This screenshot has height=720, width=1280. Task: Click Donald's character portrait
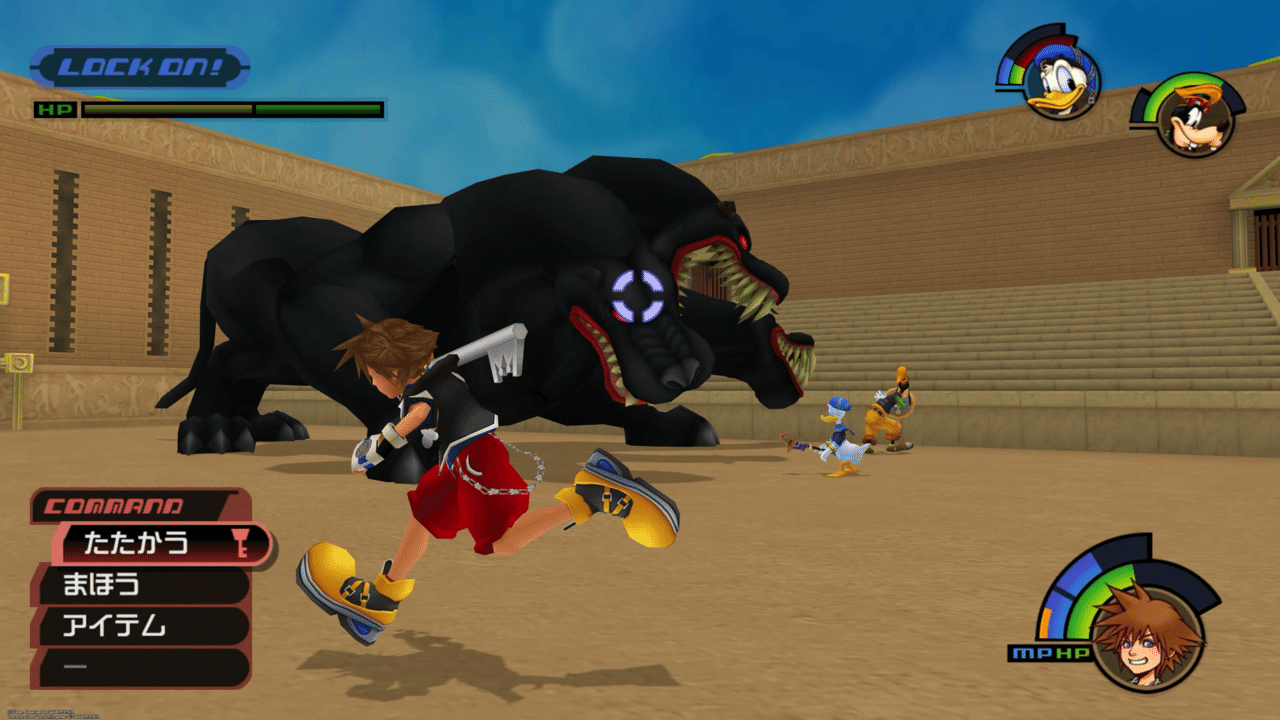click(1060, 80)
